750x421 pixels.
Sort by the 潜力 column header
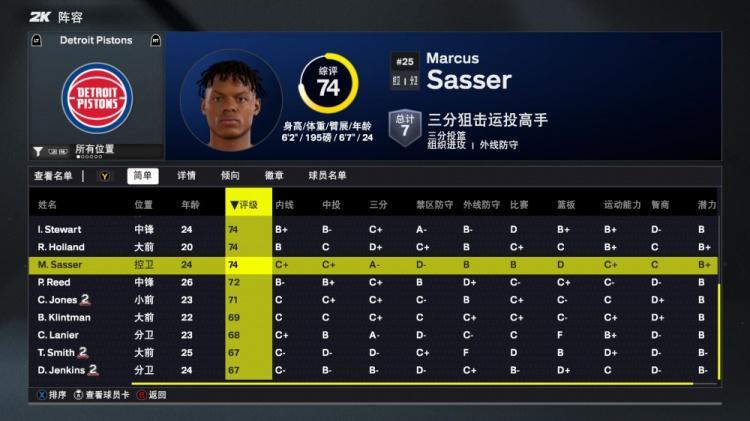(x=706, y=205)
